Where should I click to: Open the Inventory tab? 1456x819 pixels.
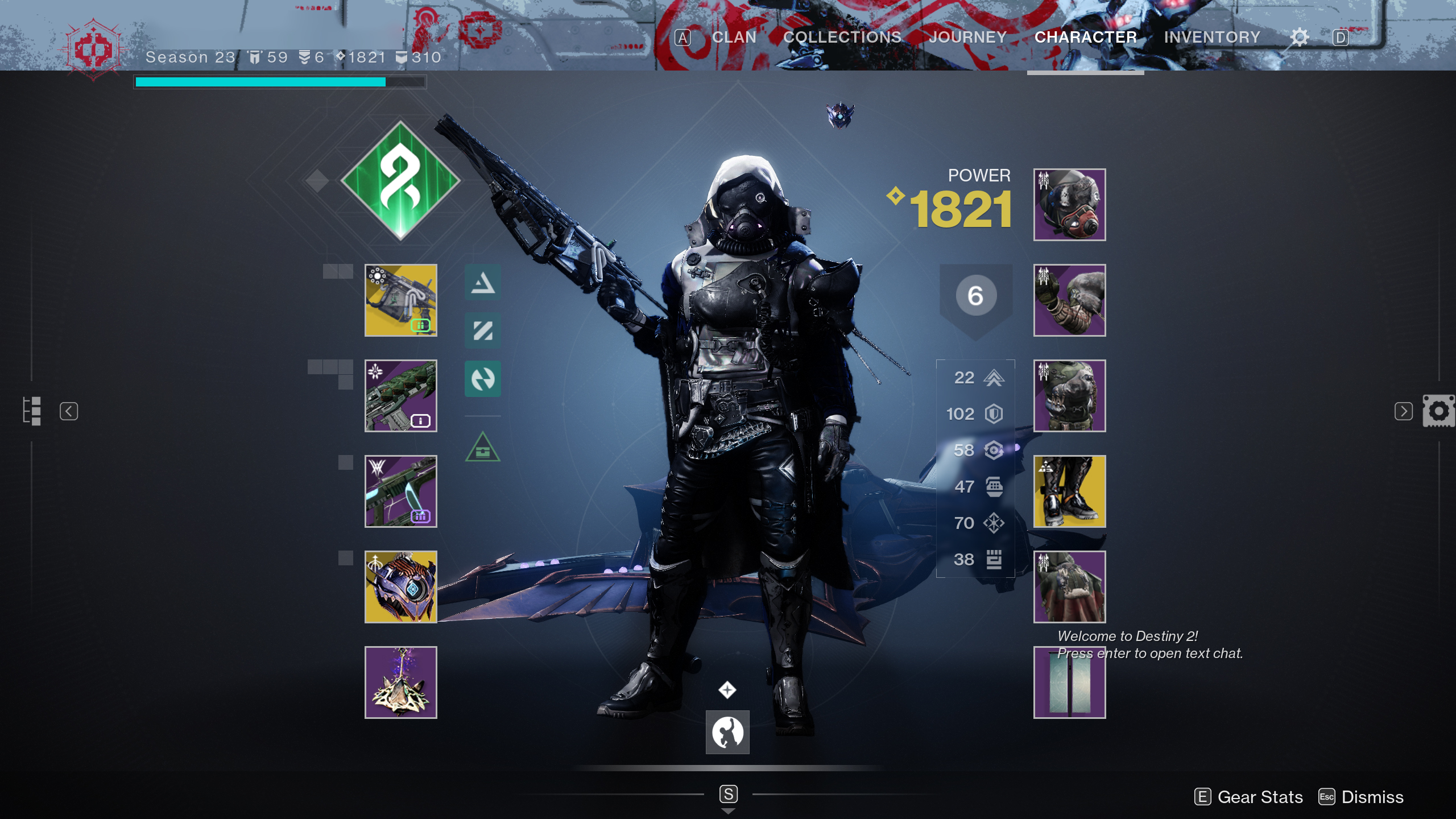tap(1213, 37)
